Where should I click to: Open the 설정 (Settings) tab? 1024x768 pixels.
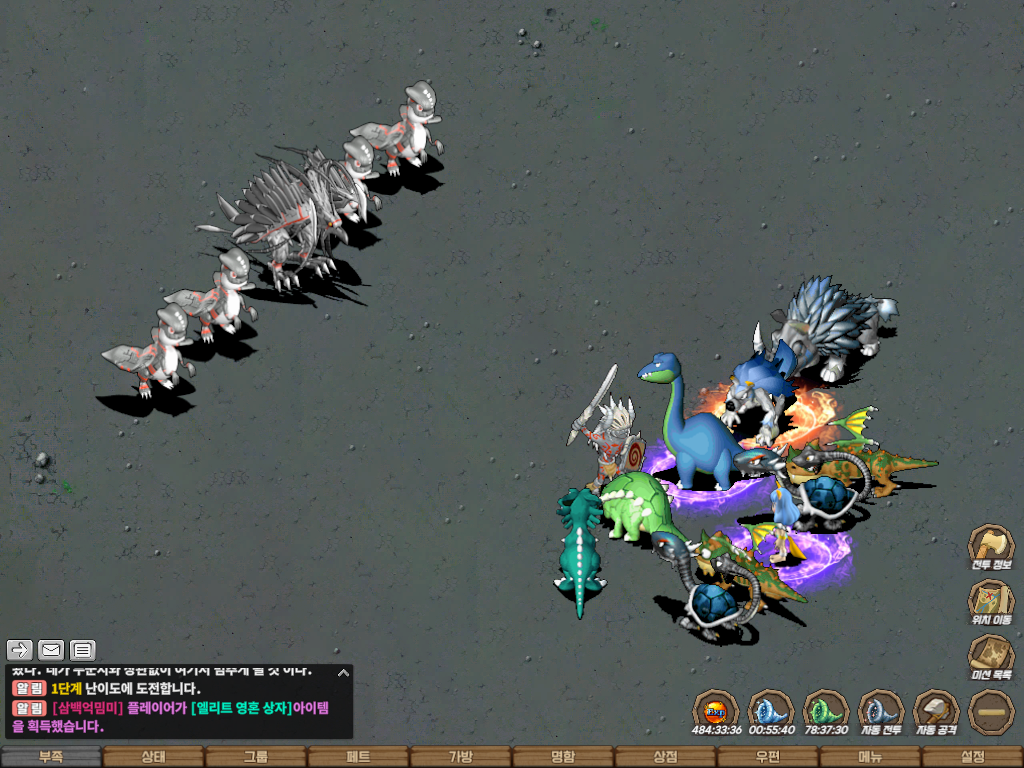coord(972,757)
